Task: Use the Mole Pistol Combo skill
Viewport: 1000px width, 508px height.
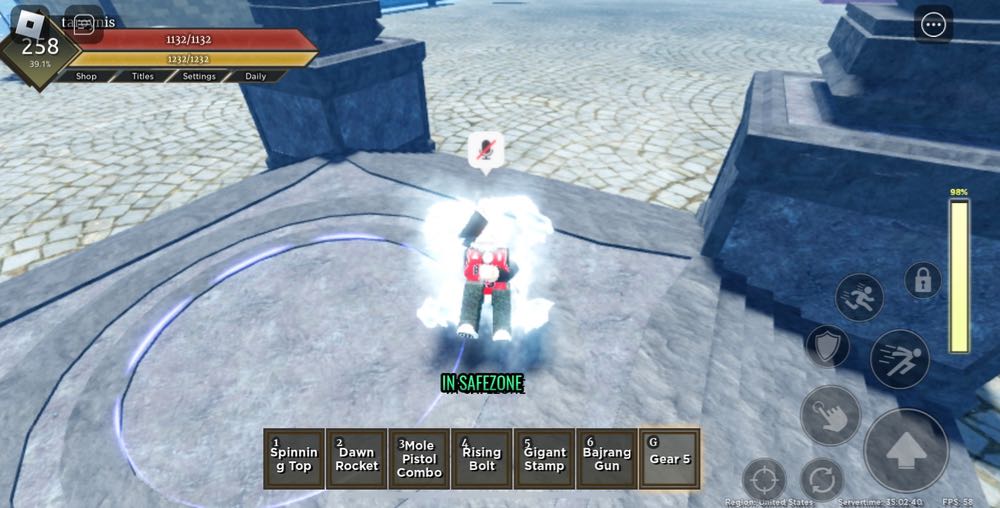Action: tap(419, 459)
